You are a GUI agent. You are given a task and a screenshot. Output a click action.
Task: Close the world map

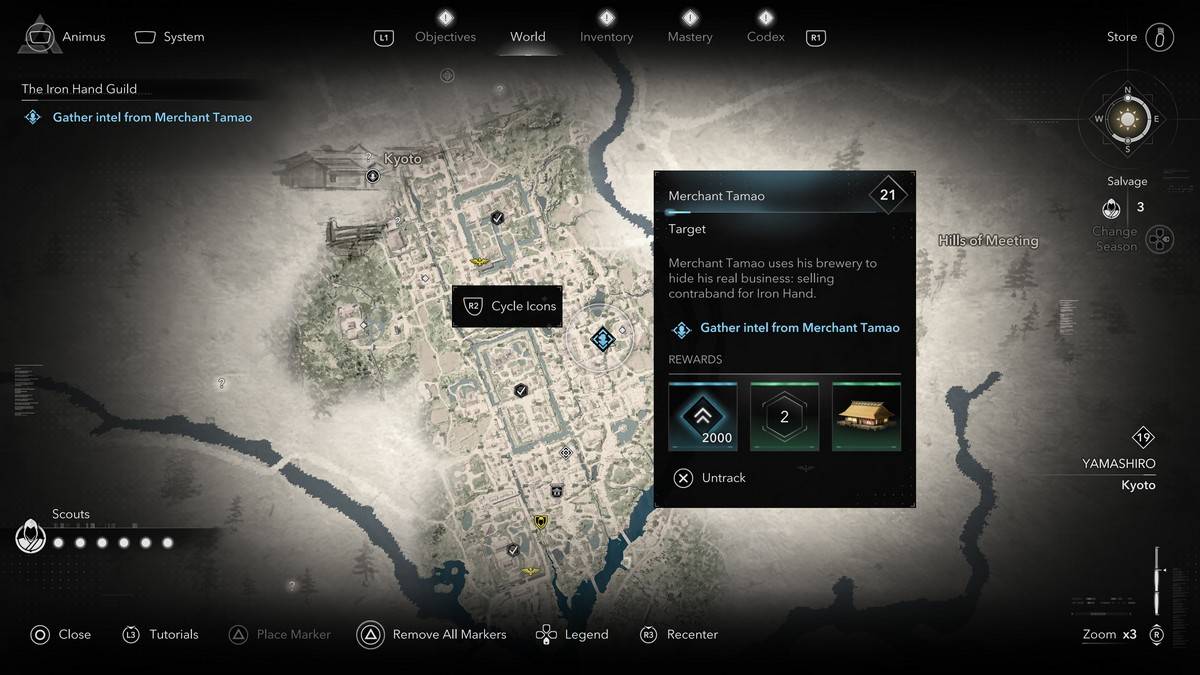tap(60, 634)
